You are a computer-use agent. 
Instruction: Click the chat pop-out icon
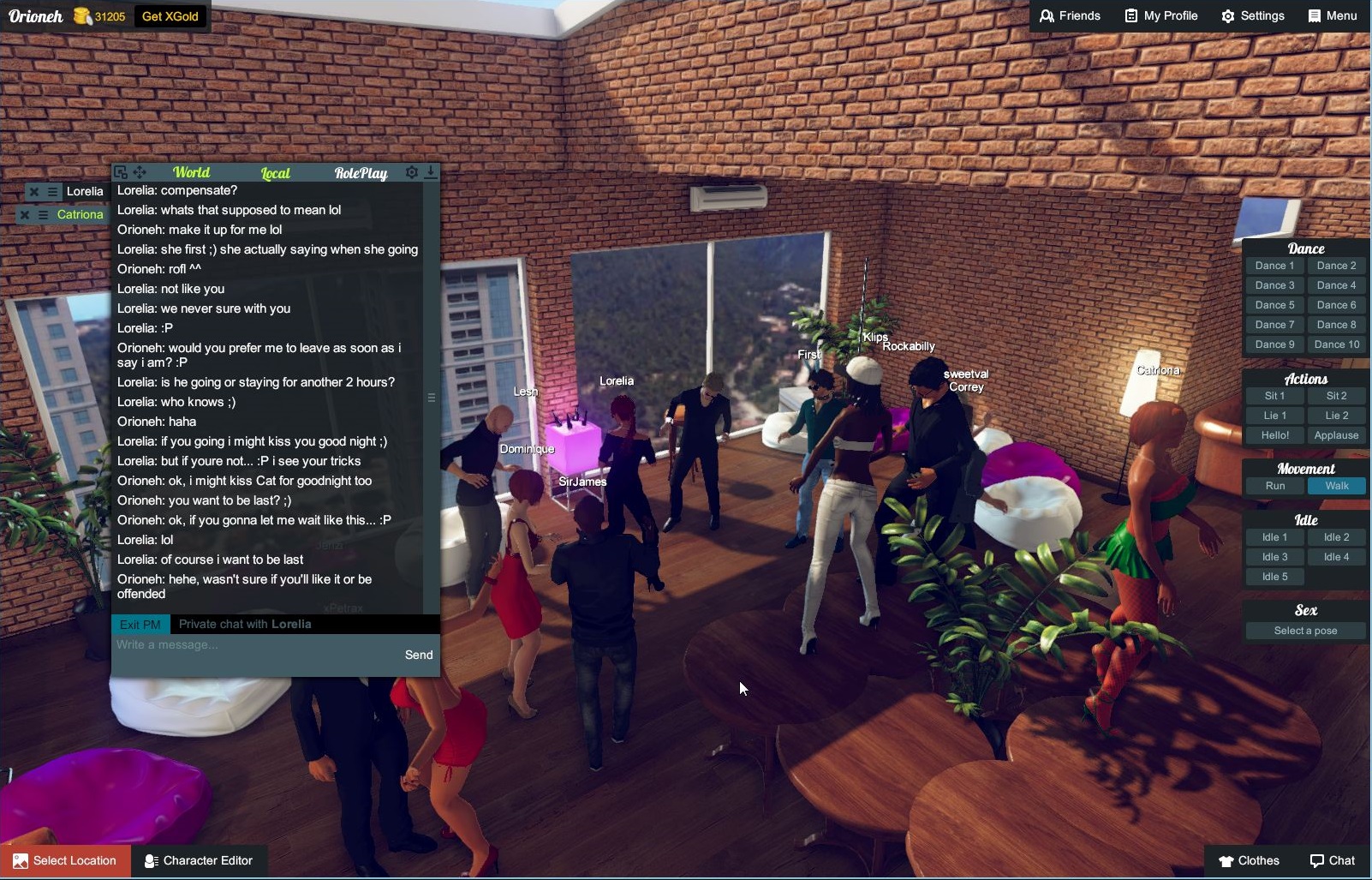122,172
